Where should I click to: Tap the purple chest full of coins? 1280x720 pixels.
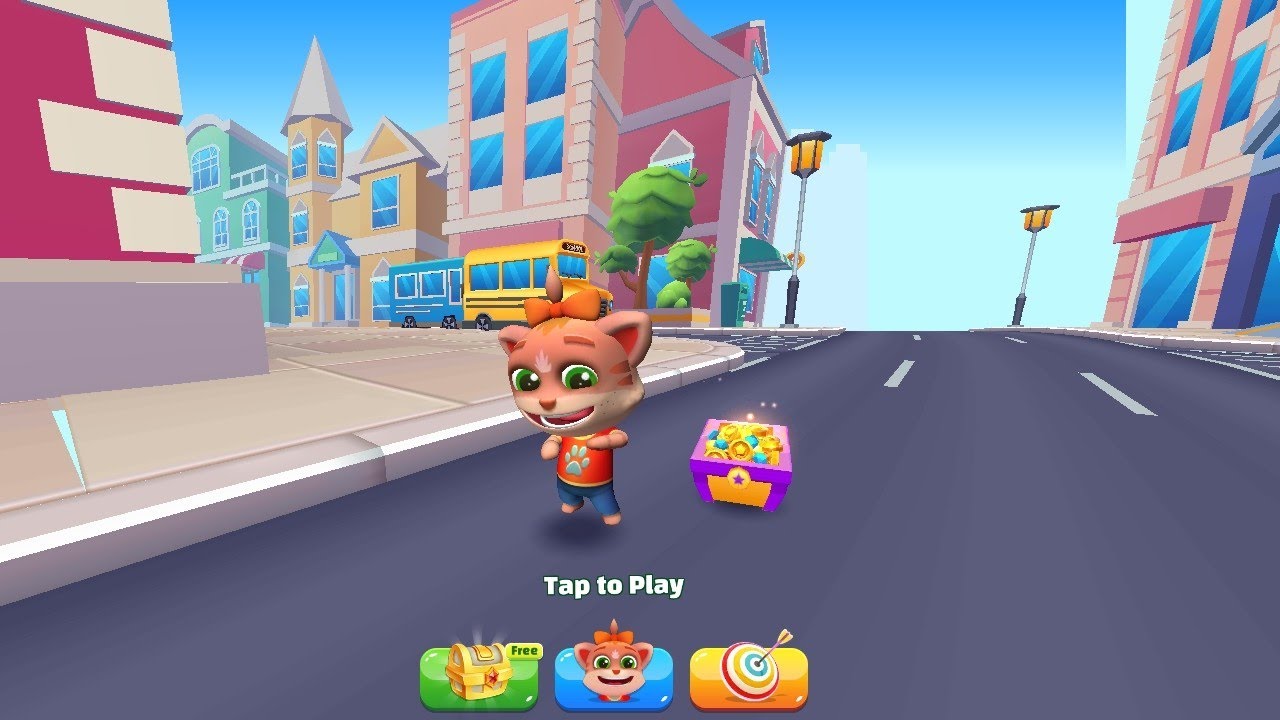coord(740,465)
